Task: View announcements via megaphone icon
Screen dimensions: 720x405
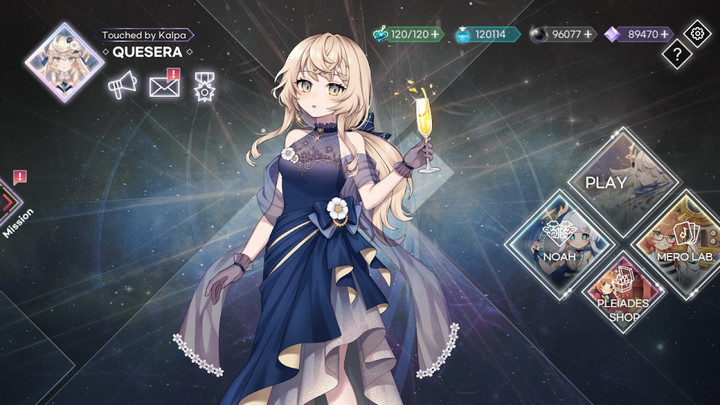Action: click(121, 87)
